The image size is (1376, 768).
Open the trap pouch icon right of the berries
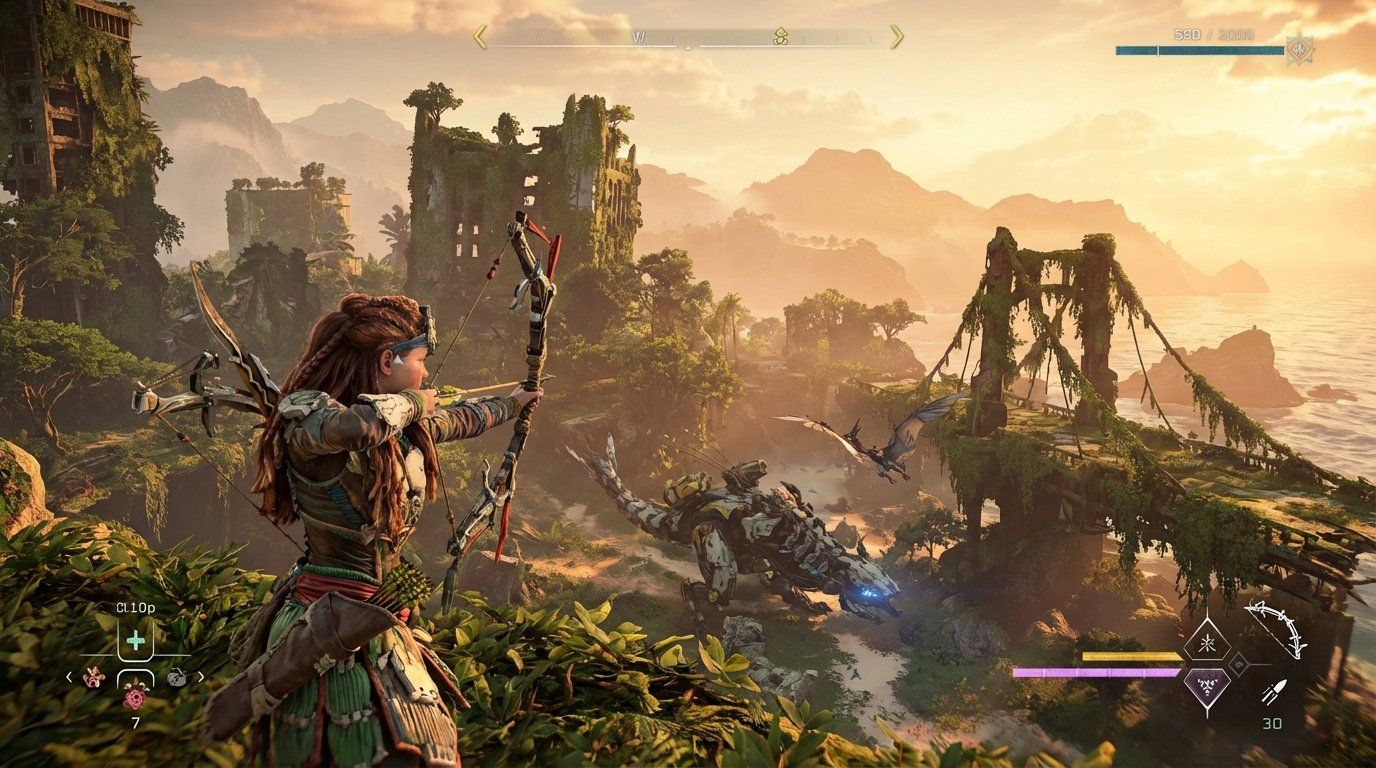pos(177,677)
